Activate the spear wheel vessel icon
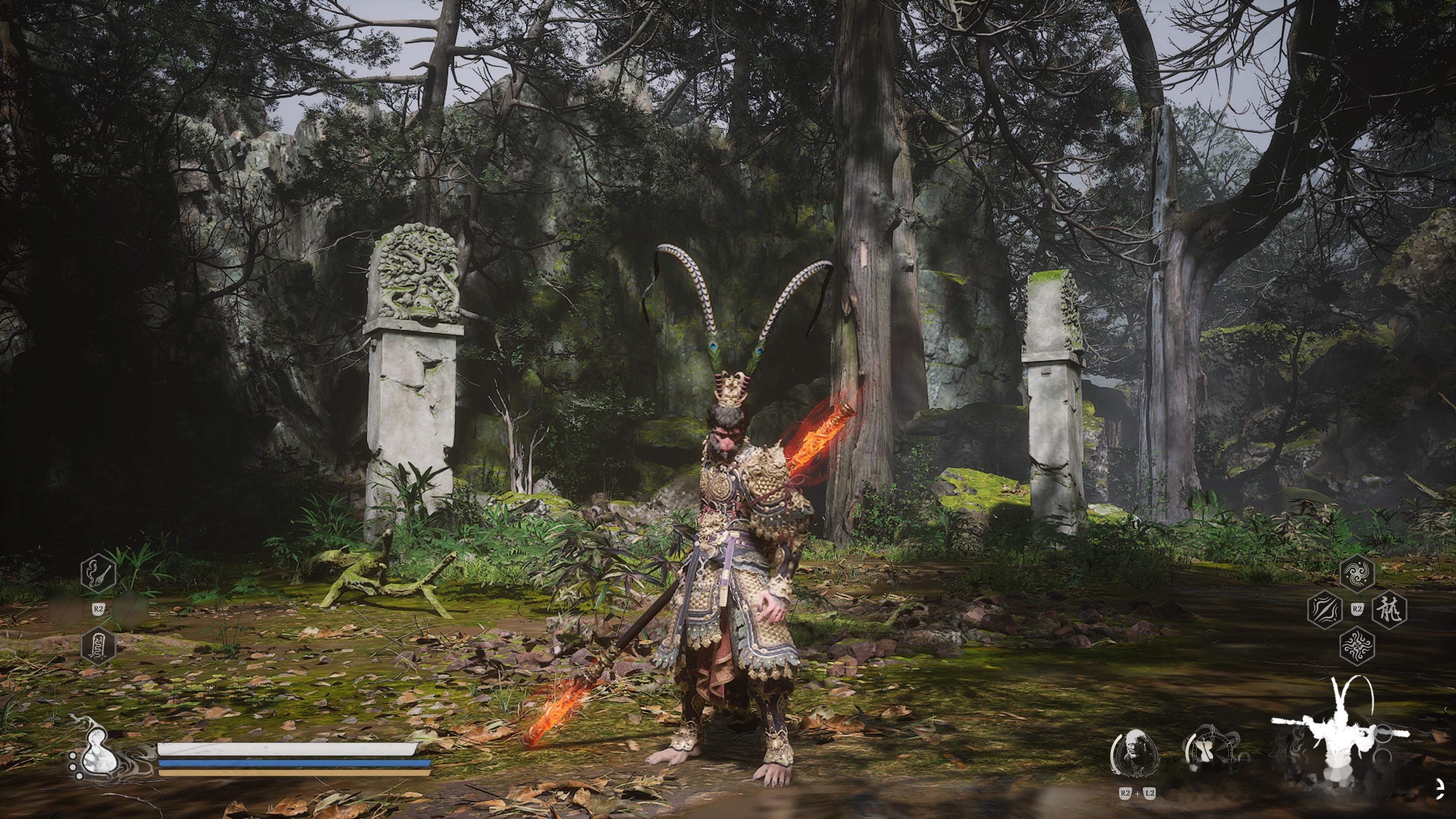The width and height of the screenshot is (1456, 819). click(1210, 750)
